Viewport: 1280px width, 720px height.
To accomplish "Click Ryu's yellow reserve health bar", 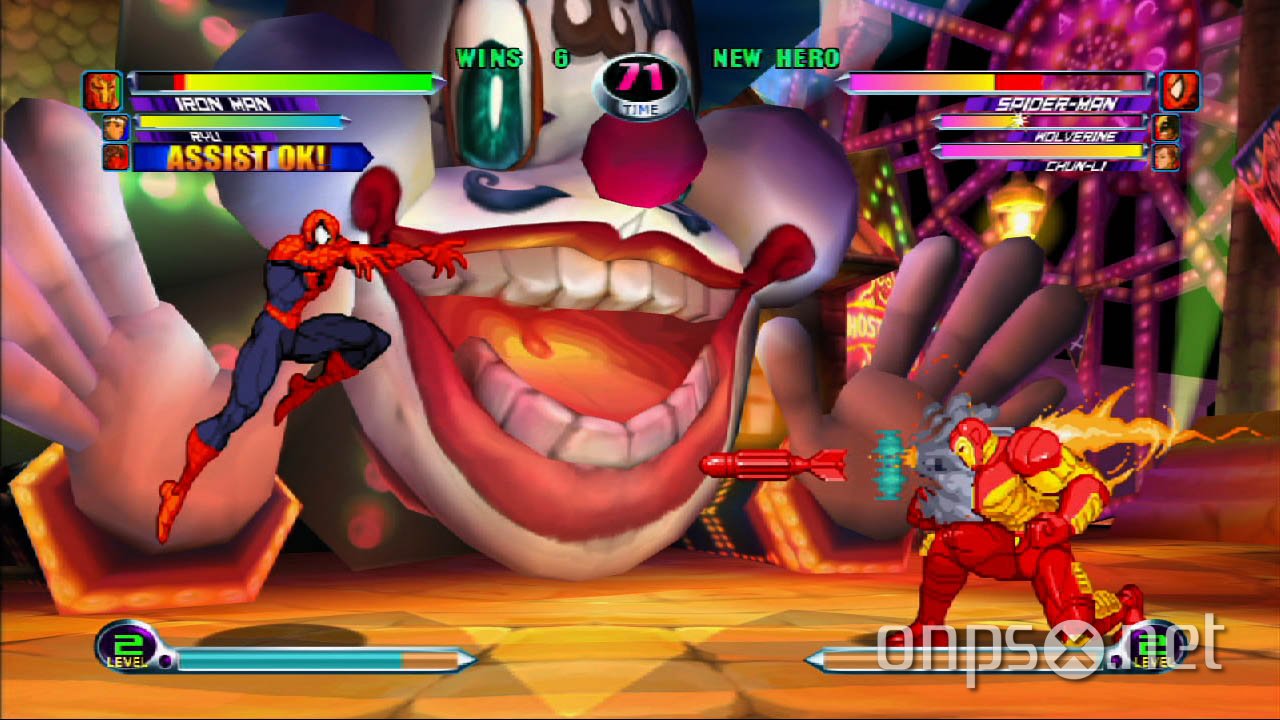I will (240, 122).
